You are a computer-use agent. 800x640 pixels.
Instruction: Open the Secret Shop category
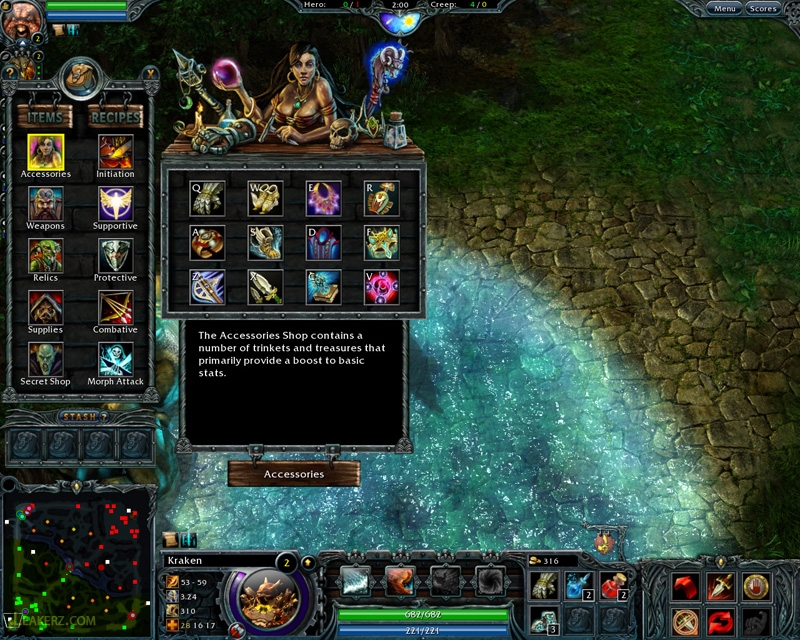(45, 360)
